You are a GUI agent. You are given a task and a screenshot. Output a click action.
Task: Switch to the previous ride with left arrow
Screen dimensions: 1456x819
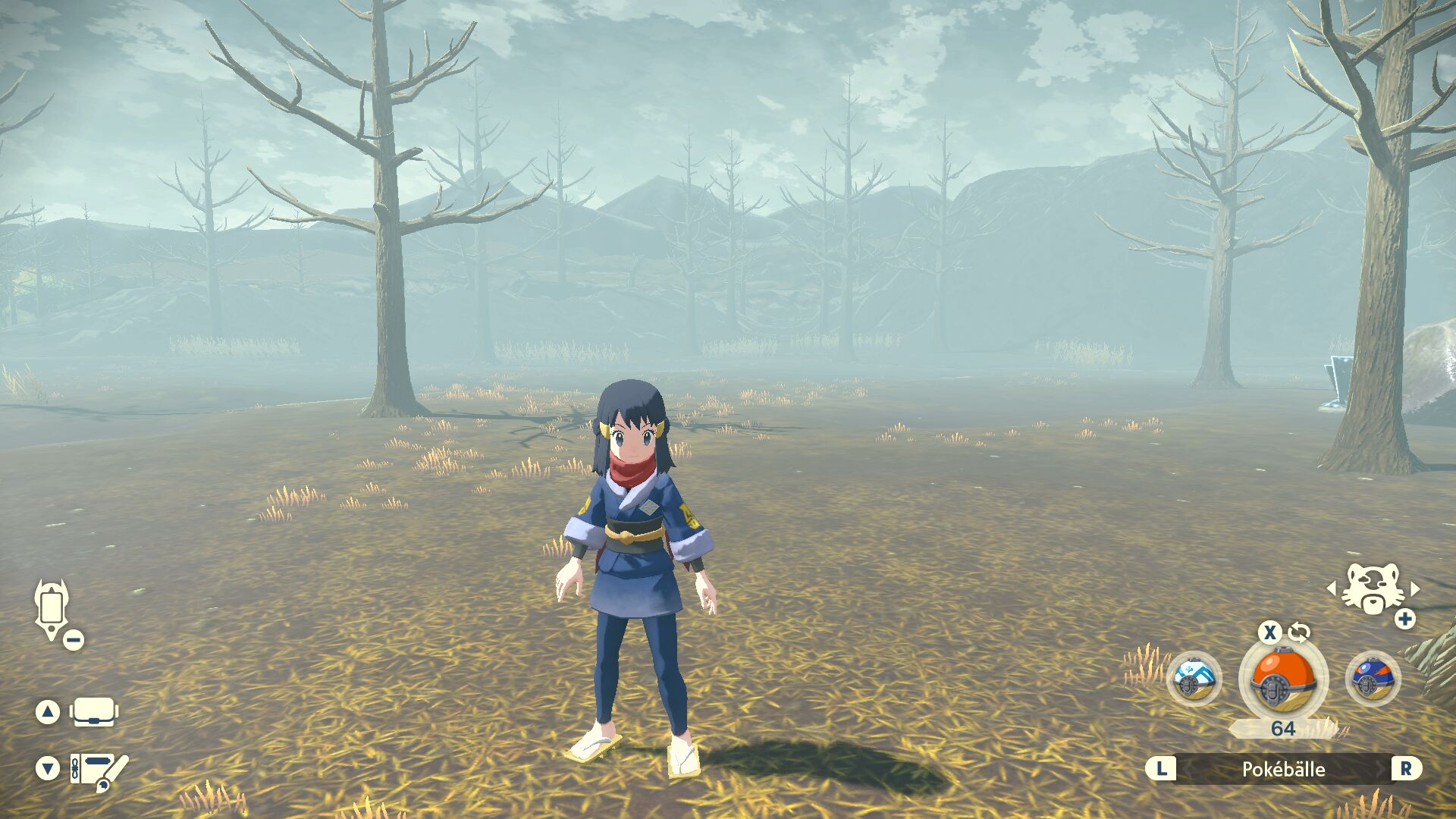[x=1331, y=589]
